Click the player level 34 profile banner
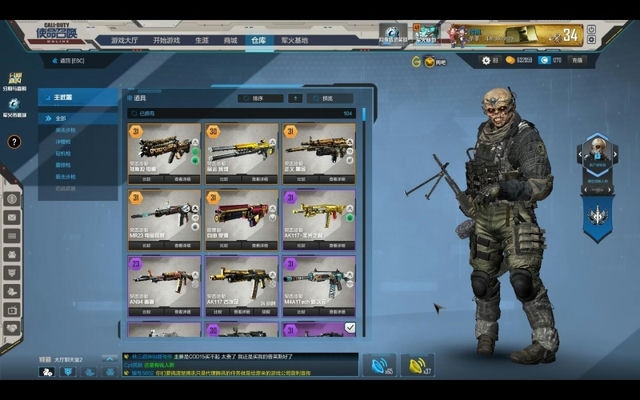The image size is (640, 400). (x=530, y=36)
